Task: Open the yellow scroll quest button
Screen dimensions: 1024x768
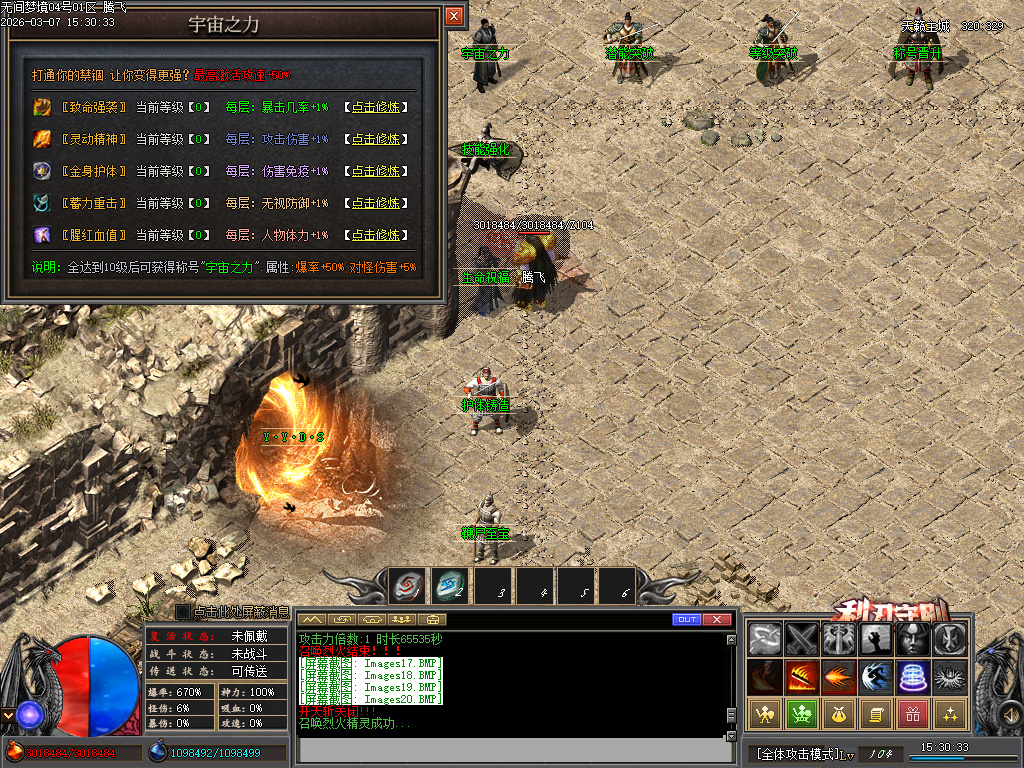Action: 875,714
